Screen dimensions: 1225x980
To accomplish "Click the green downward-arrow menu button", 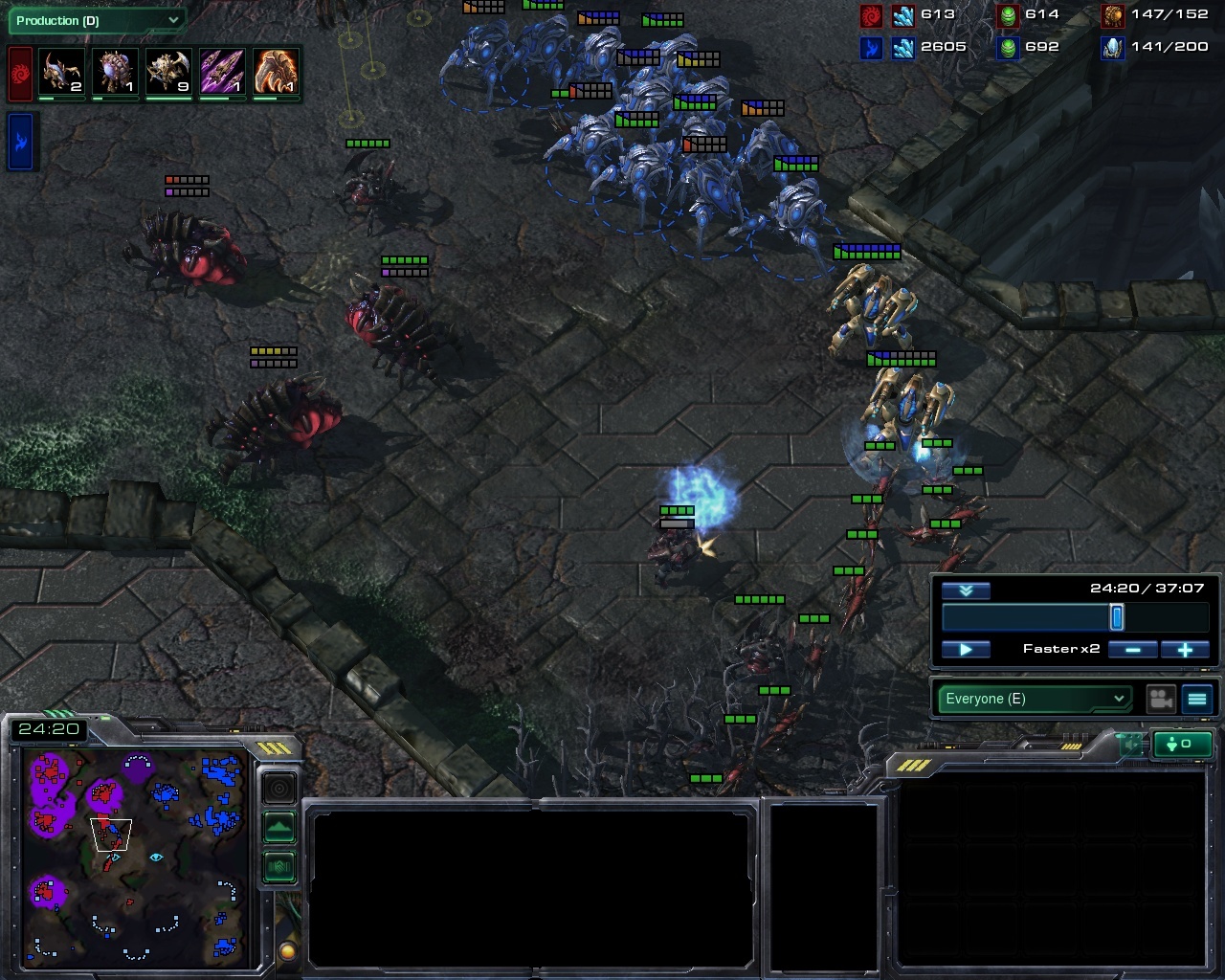I will click(x=1183, y=744).
